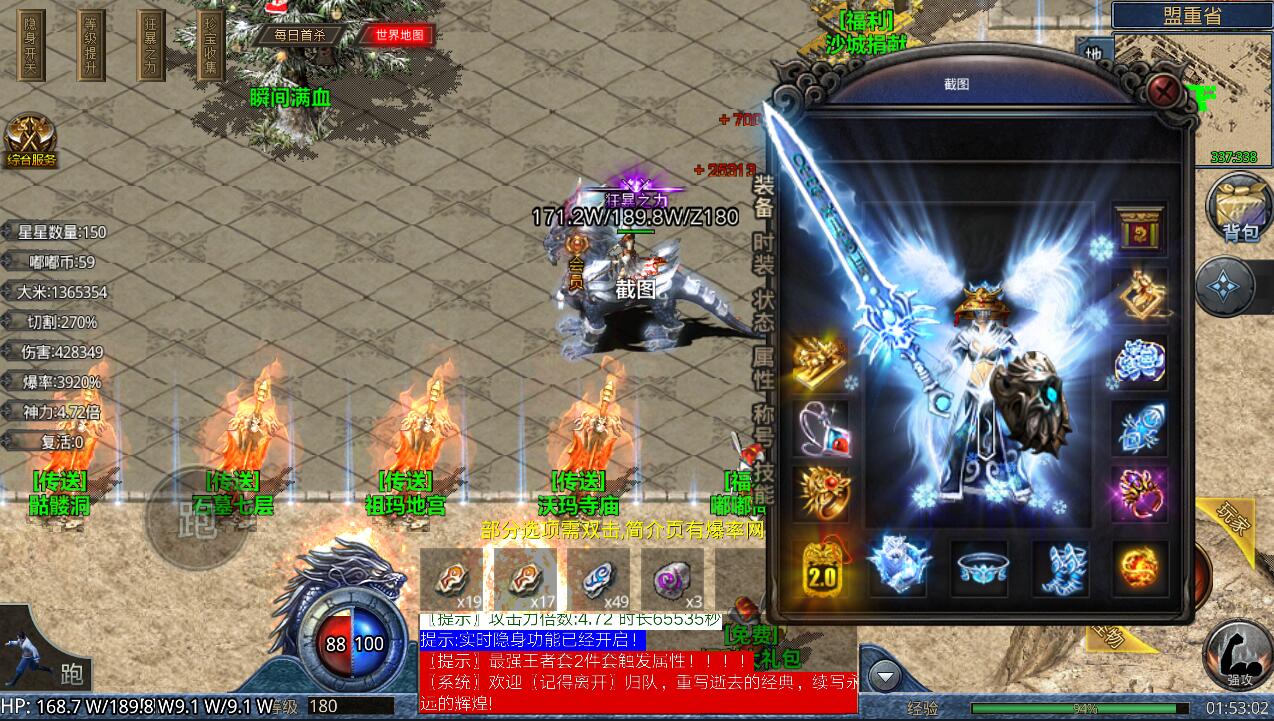Tap the 强攻 forced attack button
Viewport: 1274px width, 721px height.
click(x=1237, y=656)
